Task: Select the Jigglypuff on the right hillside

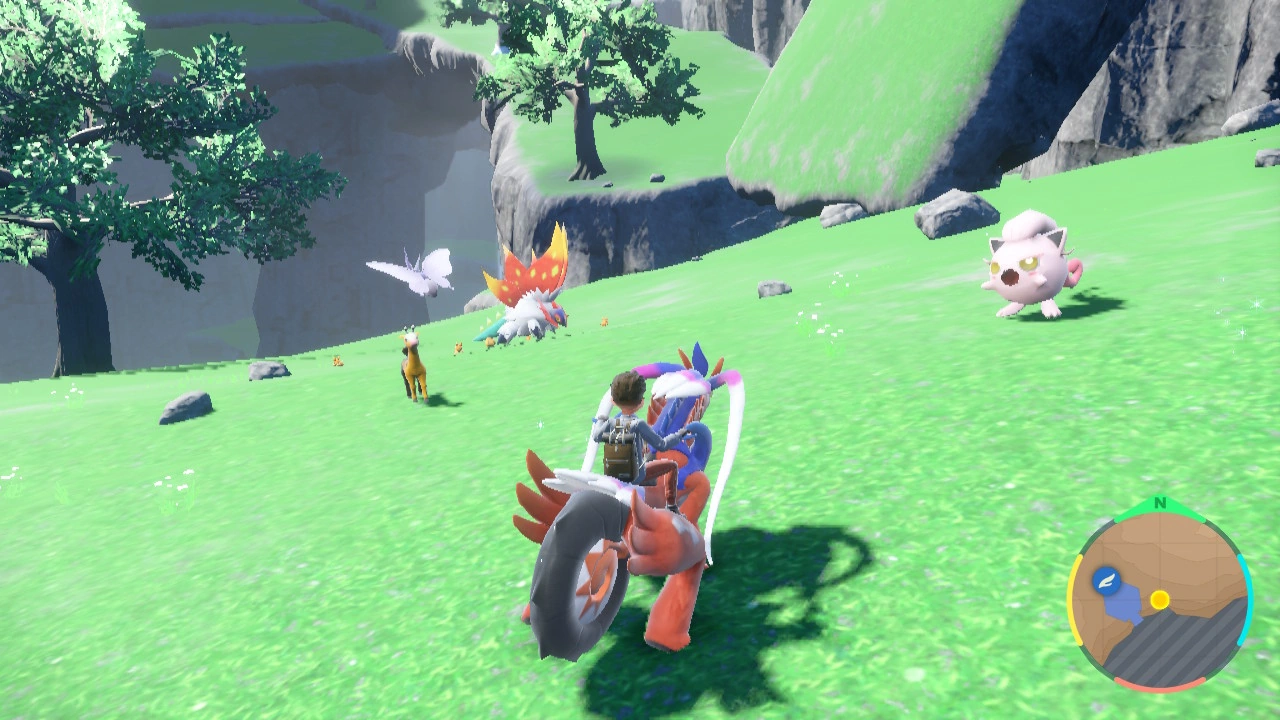Action: click(x=1025, y=265)
